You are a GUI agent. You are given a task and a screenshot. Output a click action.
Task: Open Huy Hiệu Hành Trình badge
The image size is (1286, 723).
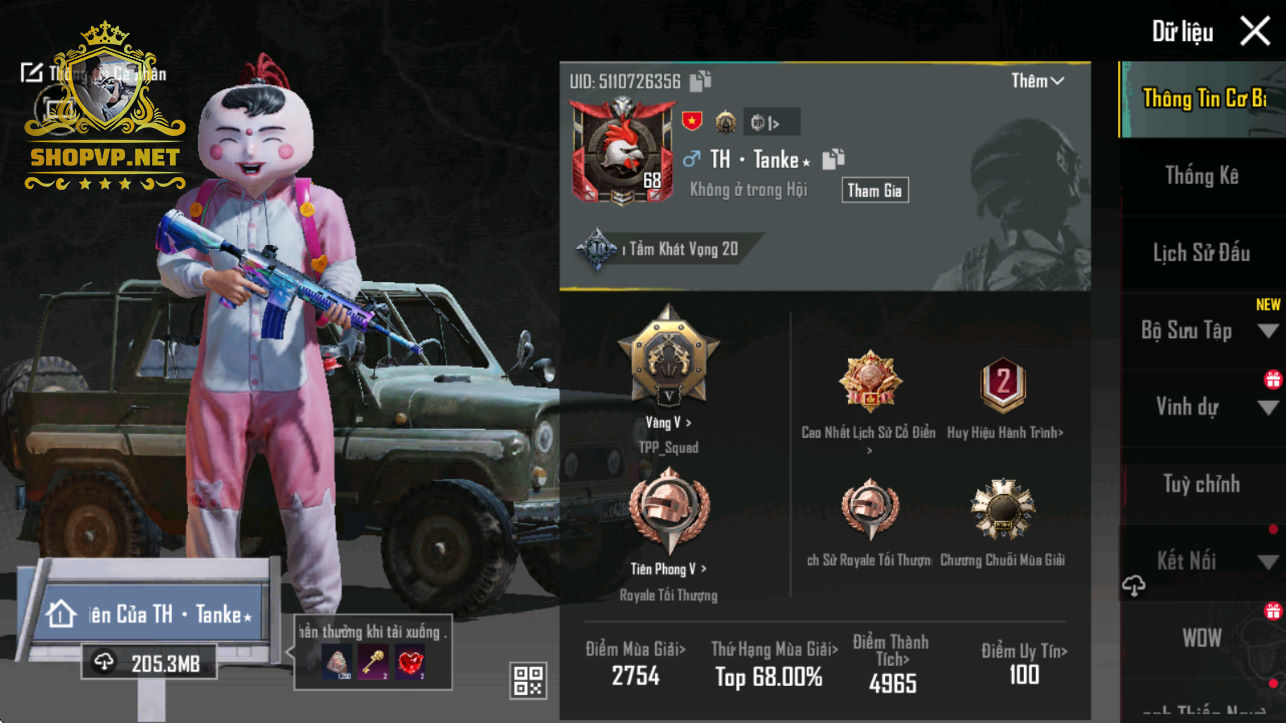1003,388
